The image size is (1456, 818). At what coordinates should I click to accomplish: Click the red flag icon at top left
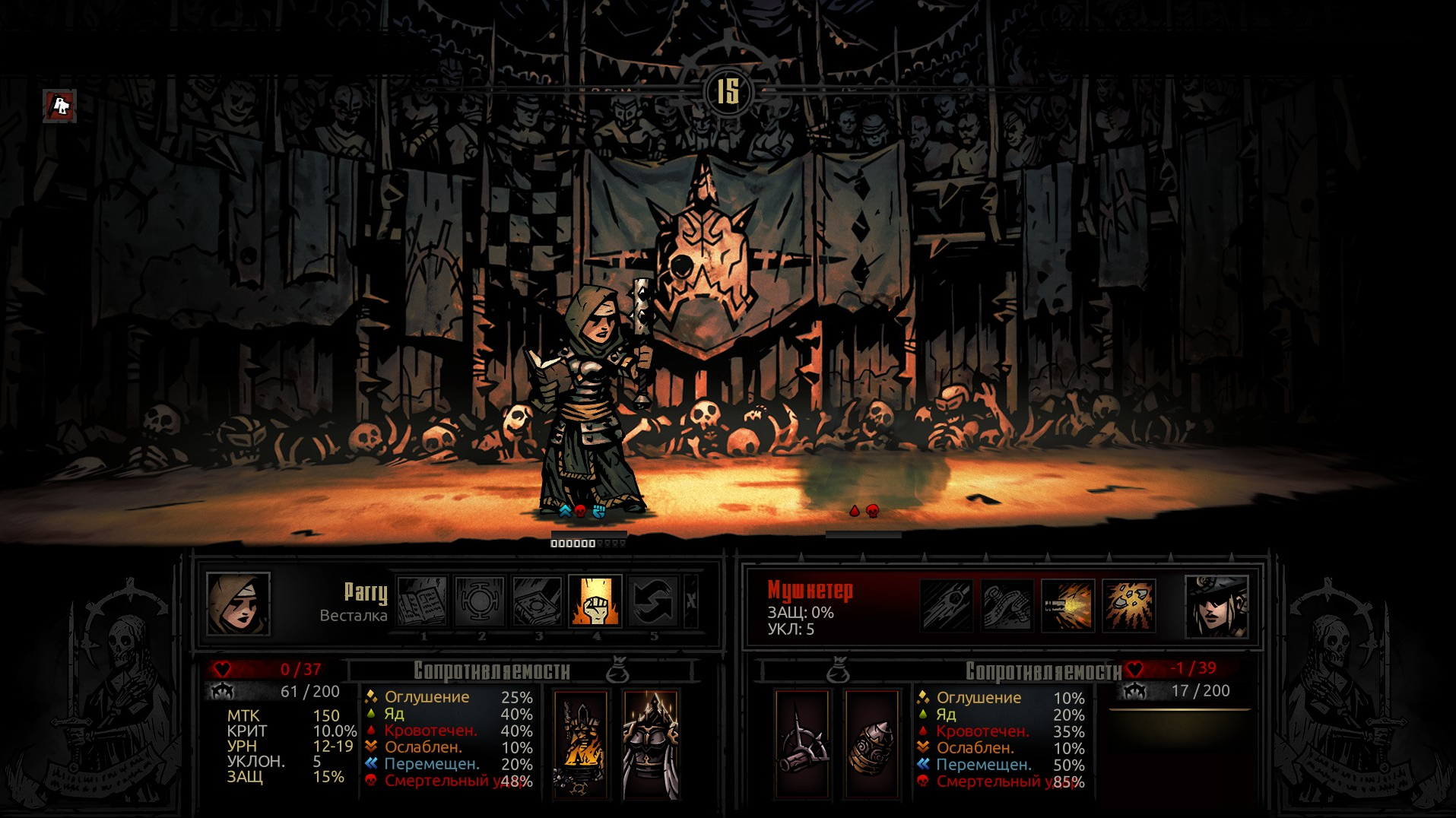click(x=60, y=106)
